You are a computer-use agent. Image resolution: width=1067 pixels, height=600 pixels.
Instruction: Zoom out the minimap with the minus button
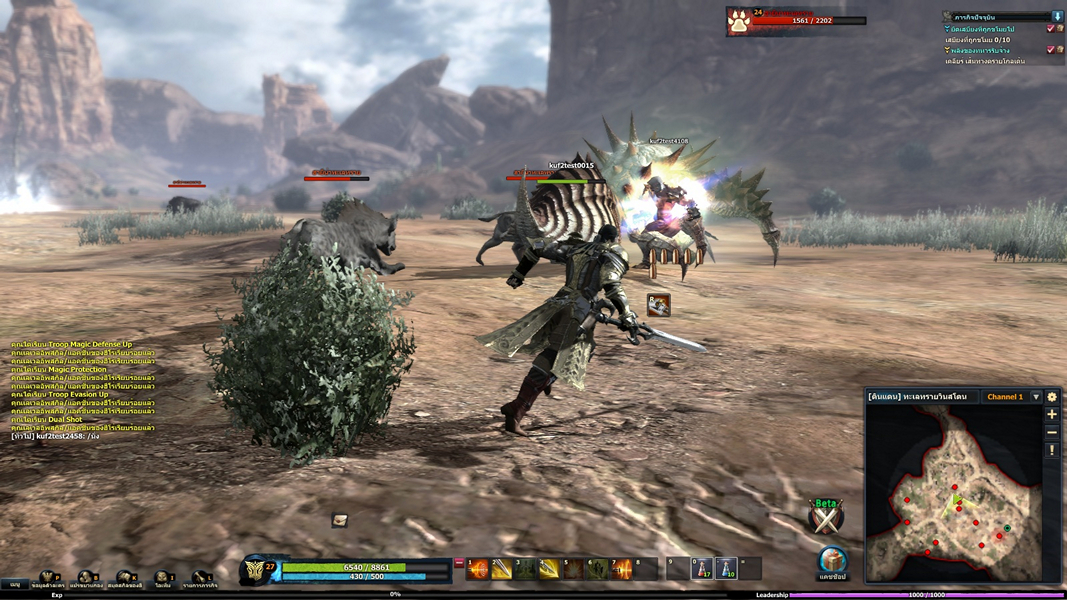pyautogui.click(x=1052, y=432)
